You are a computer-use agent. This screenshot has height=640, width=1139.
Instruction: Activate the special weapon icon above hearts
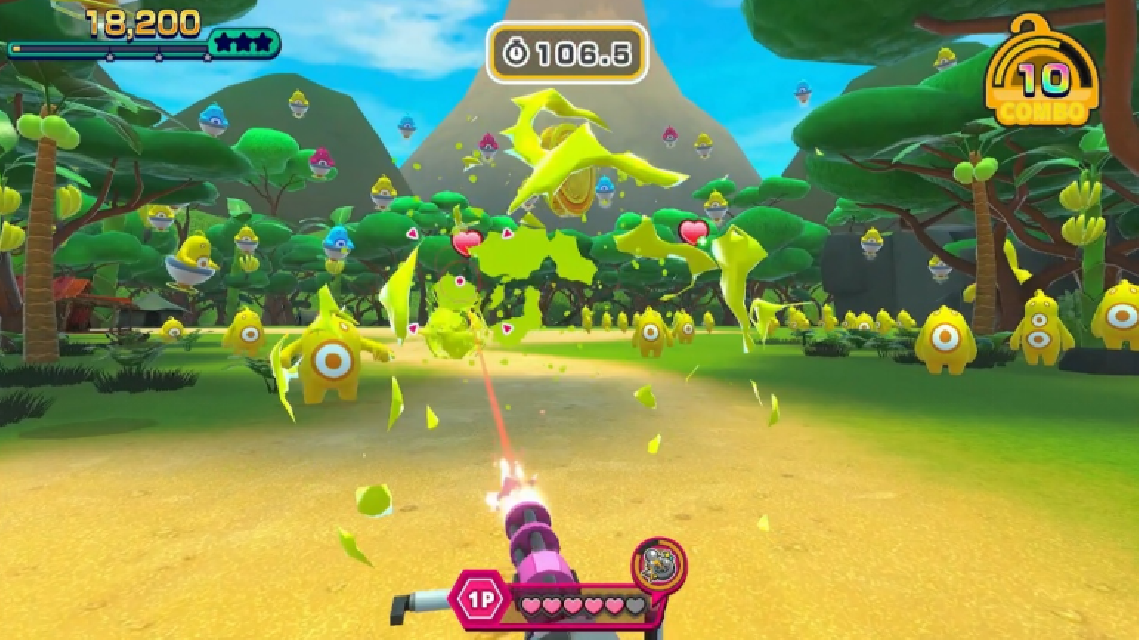(659, 565)
